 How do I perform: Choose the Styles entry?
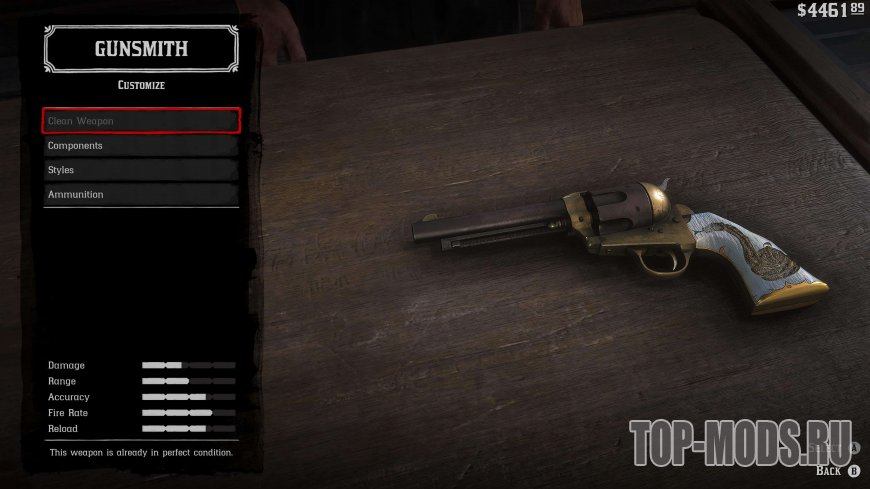[x=141, y=170]
